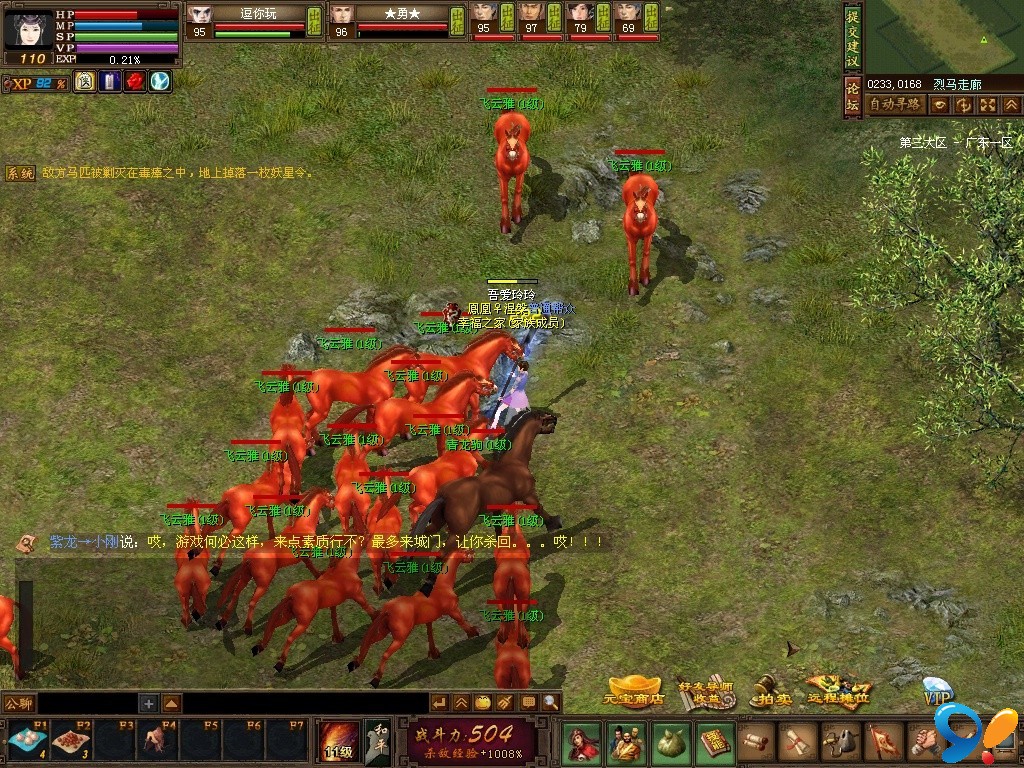Activate 自动寻路 auto-pathfinding
The height and width of the screenshot is (768, 1024).
click(894, 104)
